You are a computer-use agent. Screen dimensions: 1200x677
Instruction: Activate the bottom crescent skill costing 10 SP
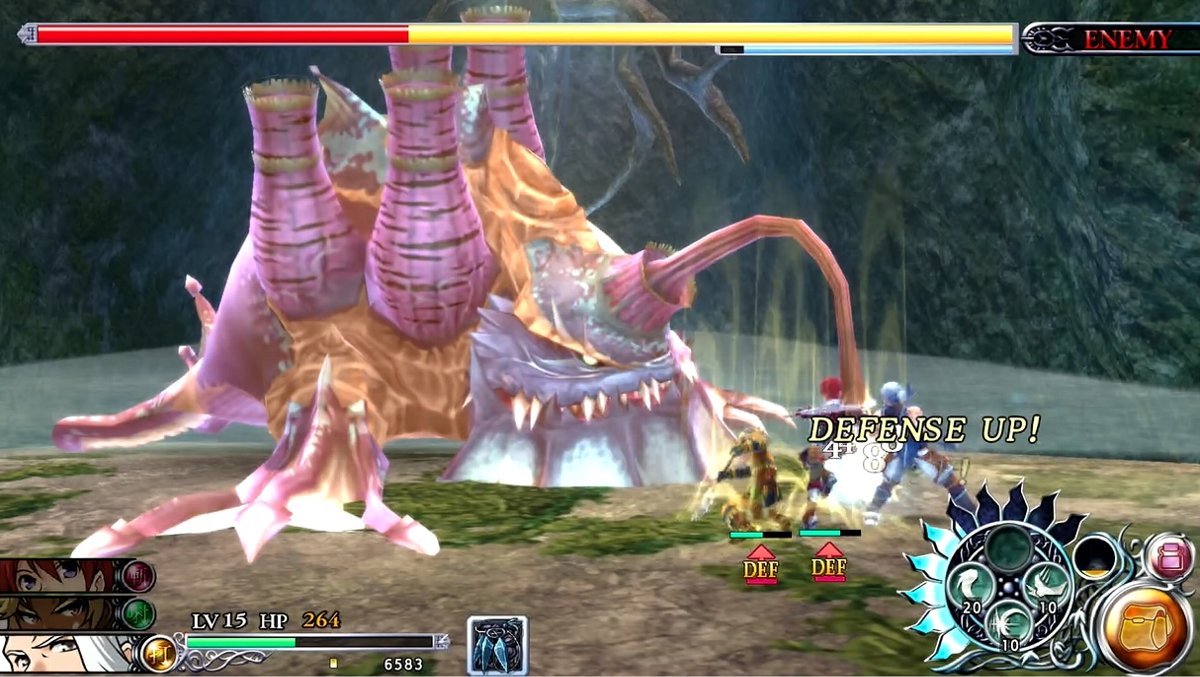tap(1009, 624)
